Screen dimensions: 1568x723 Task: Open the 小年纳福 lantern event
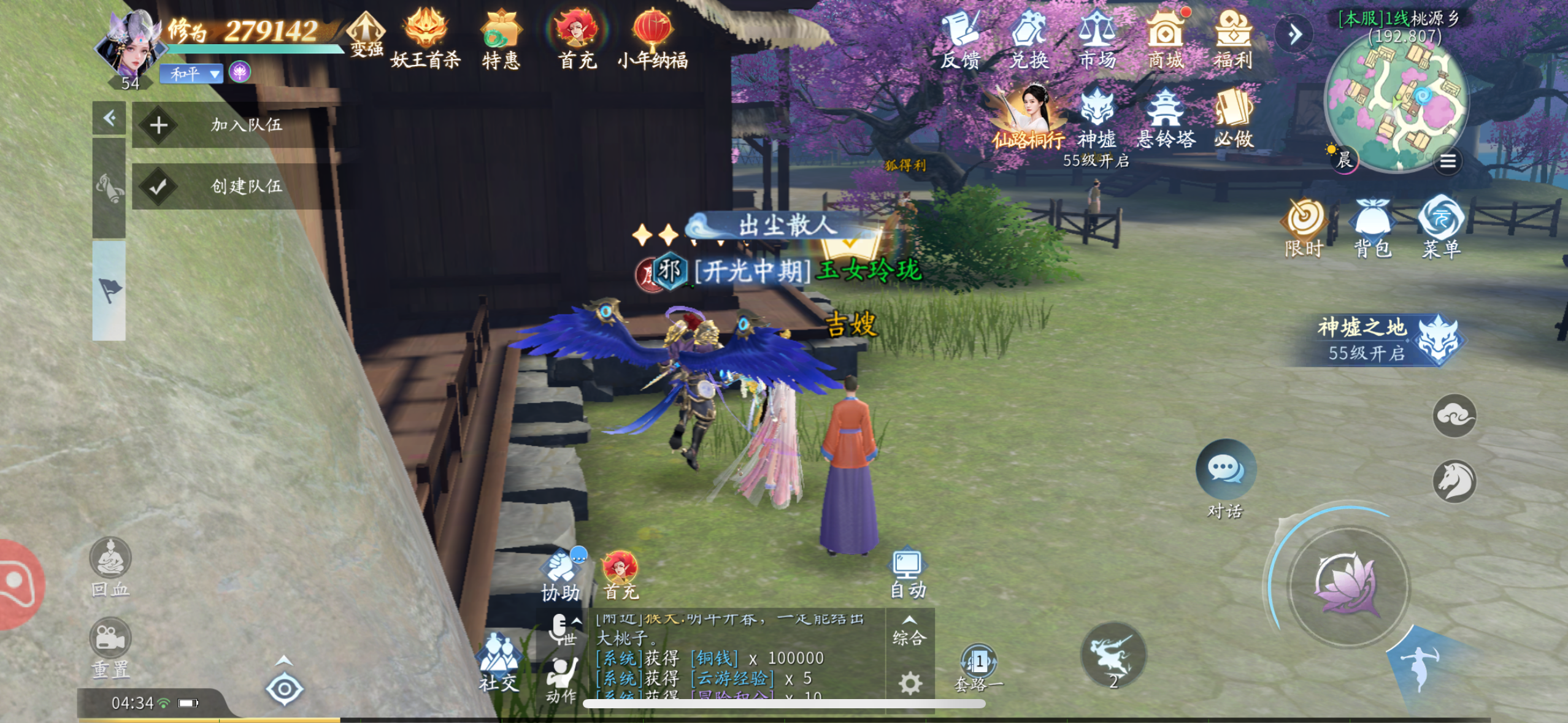tap(652, 38)
